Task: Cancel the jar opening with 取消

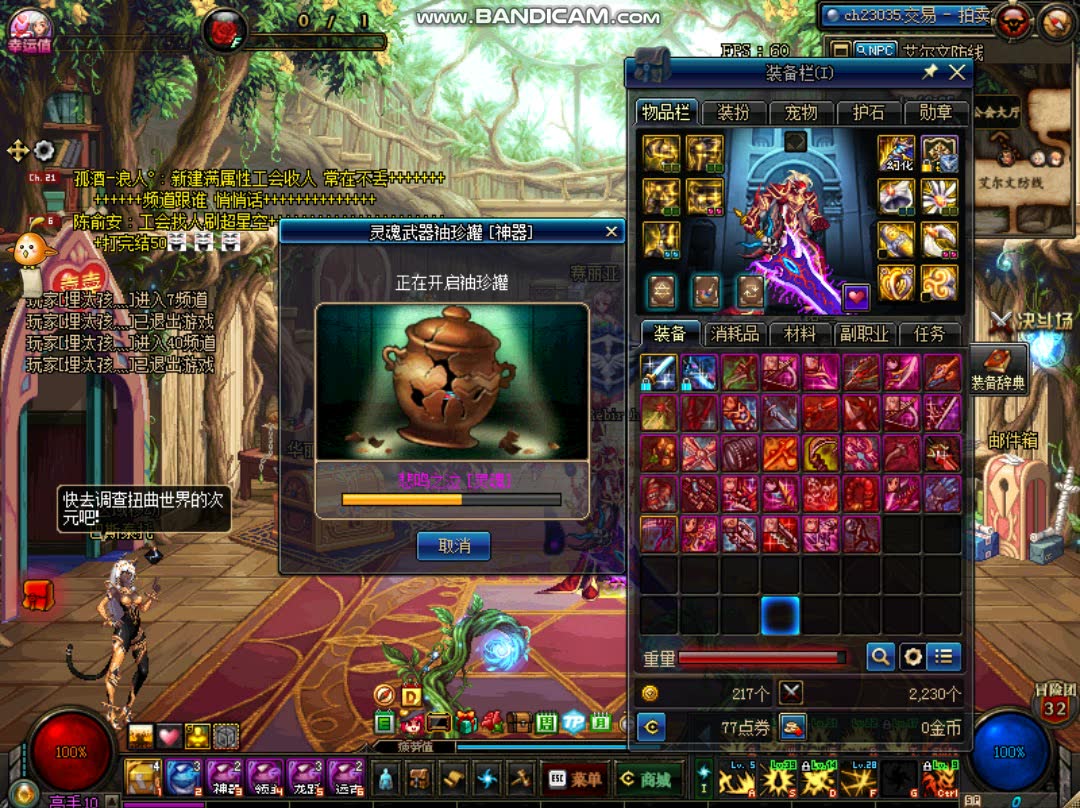Action: 453,545
